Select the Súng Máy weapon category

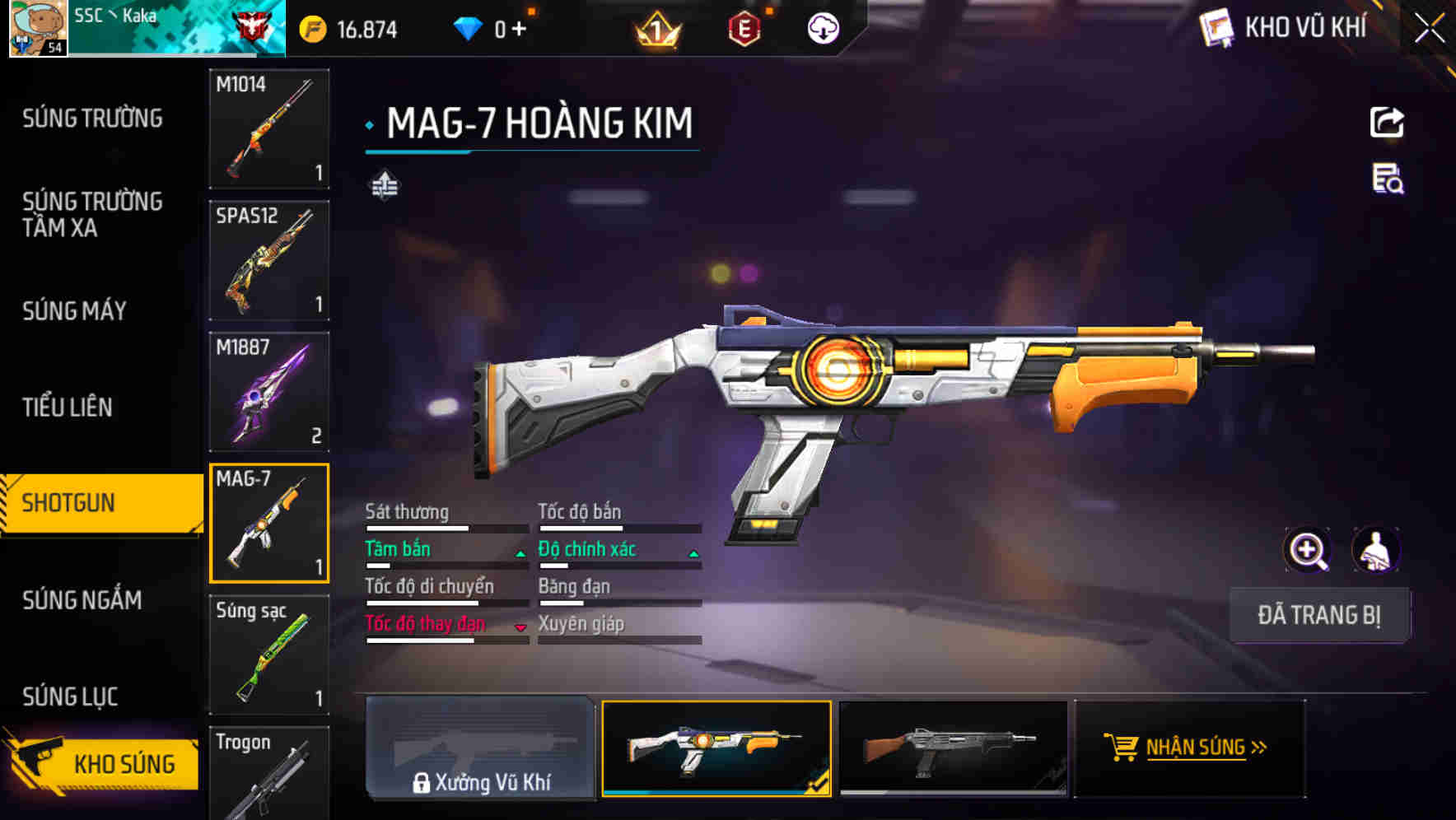(74, 310)
